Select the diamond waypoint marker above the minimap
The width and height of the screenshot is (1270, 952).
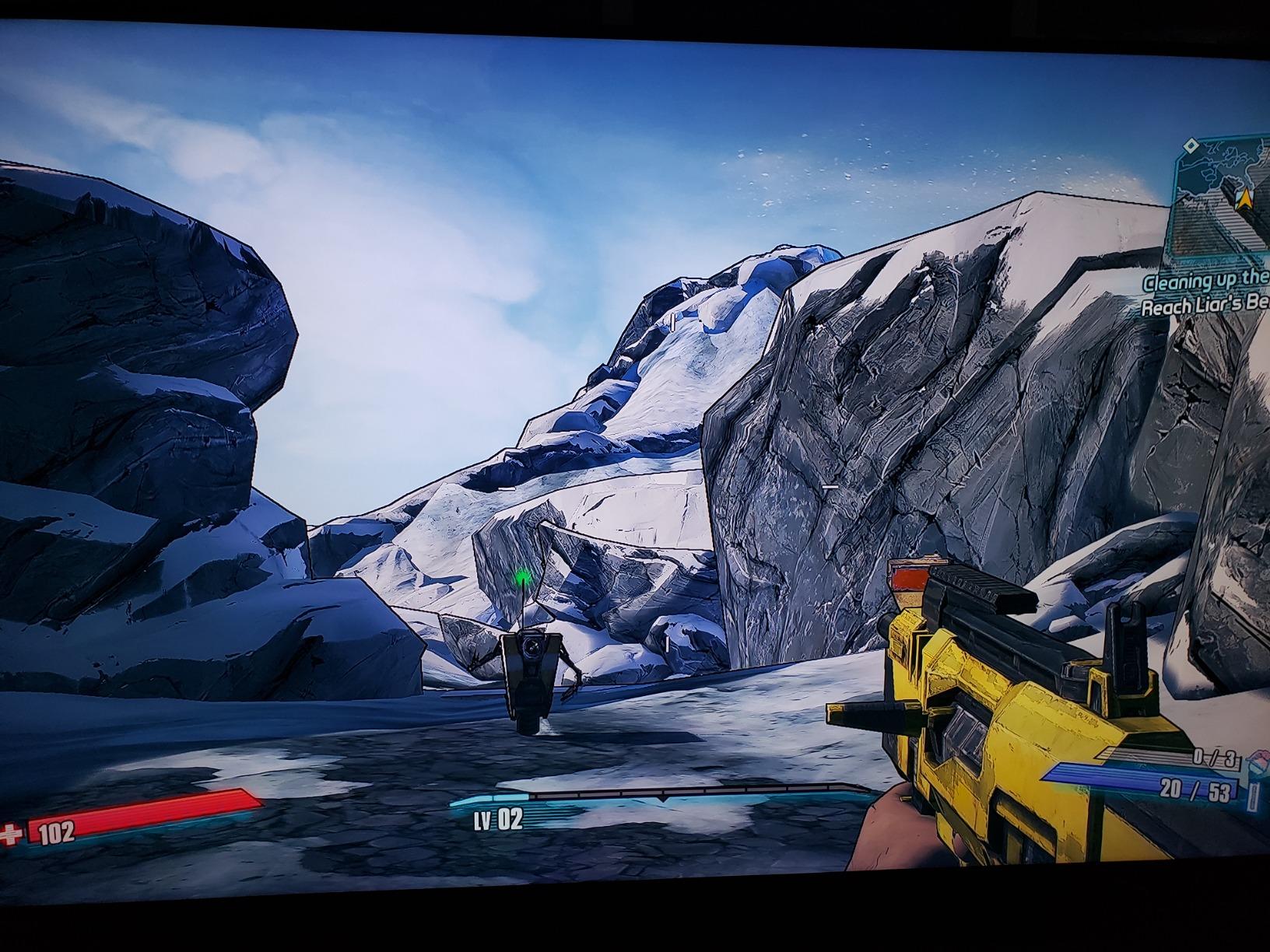(1191, 145)
